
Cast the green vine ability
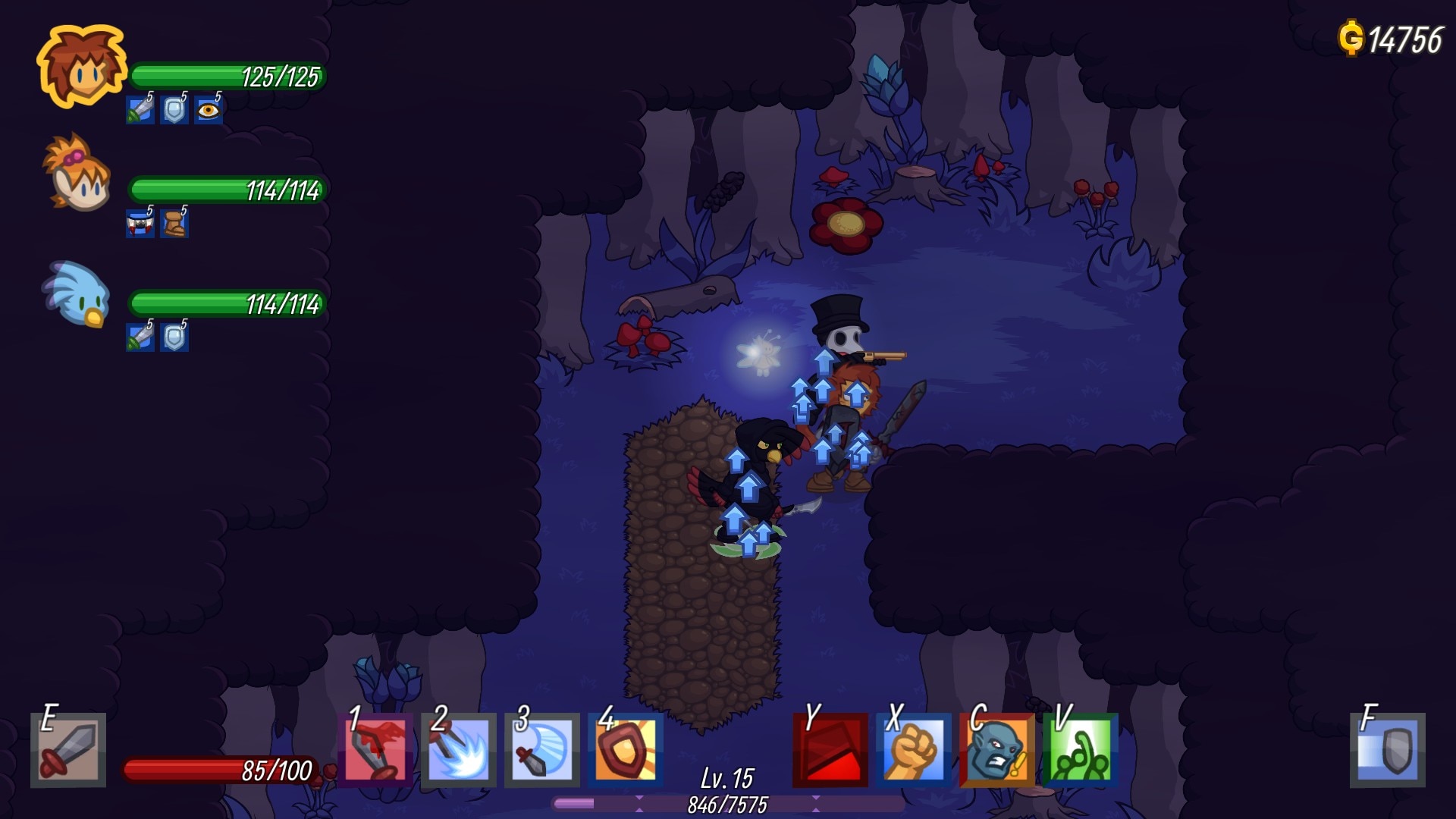coord(1081,750)
